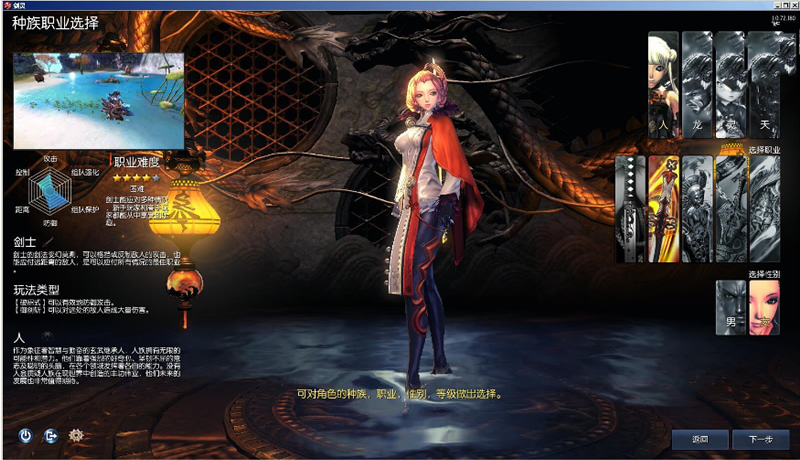800x460 pixels.
Task: Click the 返回 back button
Action: click(699, 439)
